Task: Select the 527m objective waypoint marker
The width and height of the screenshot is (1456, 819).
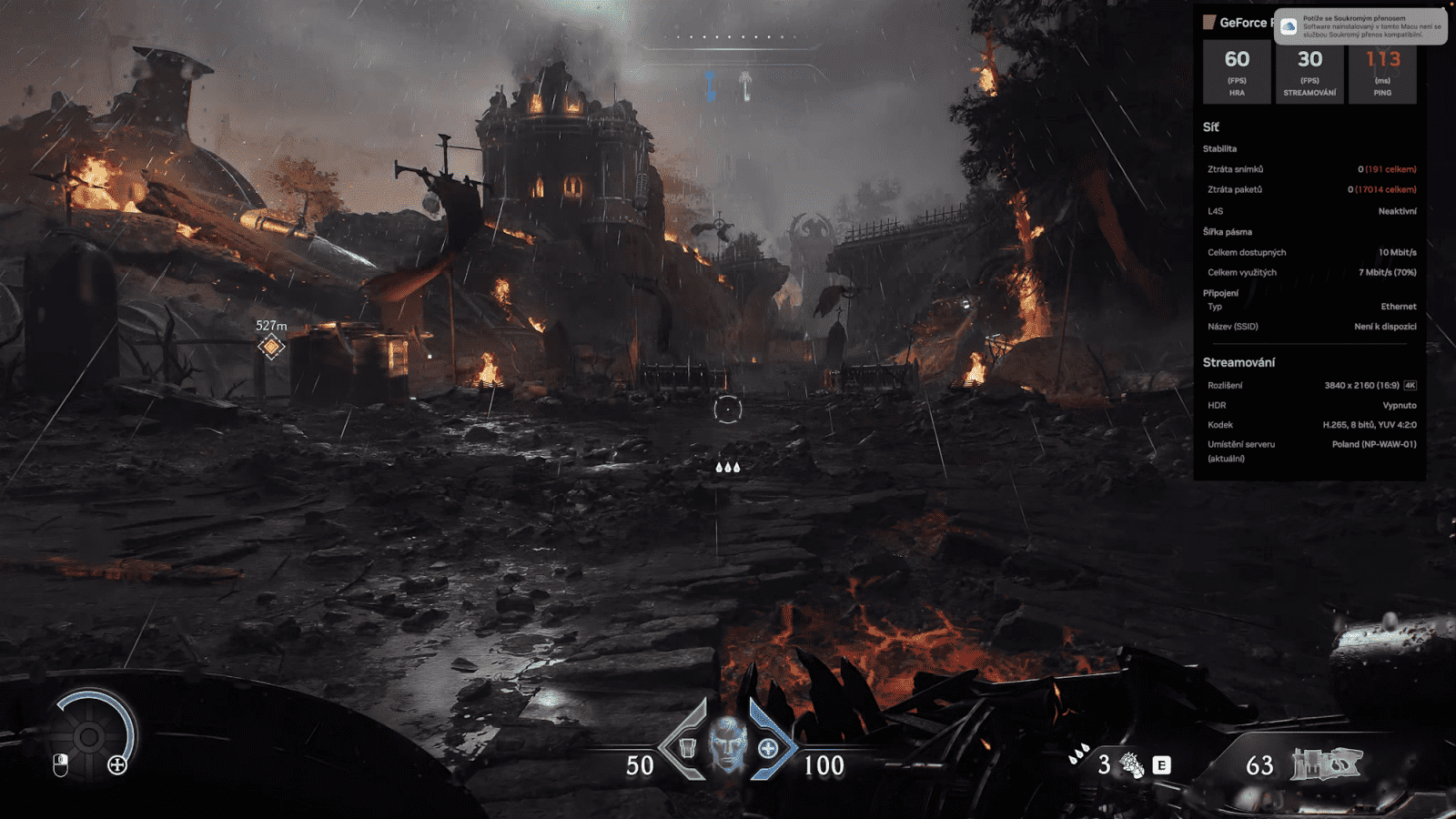Action: click(271, 347)
